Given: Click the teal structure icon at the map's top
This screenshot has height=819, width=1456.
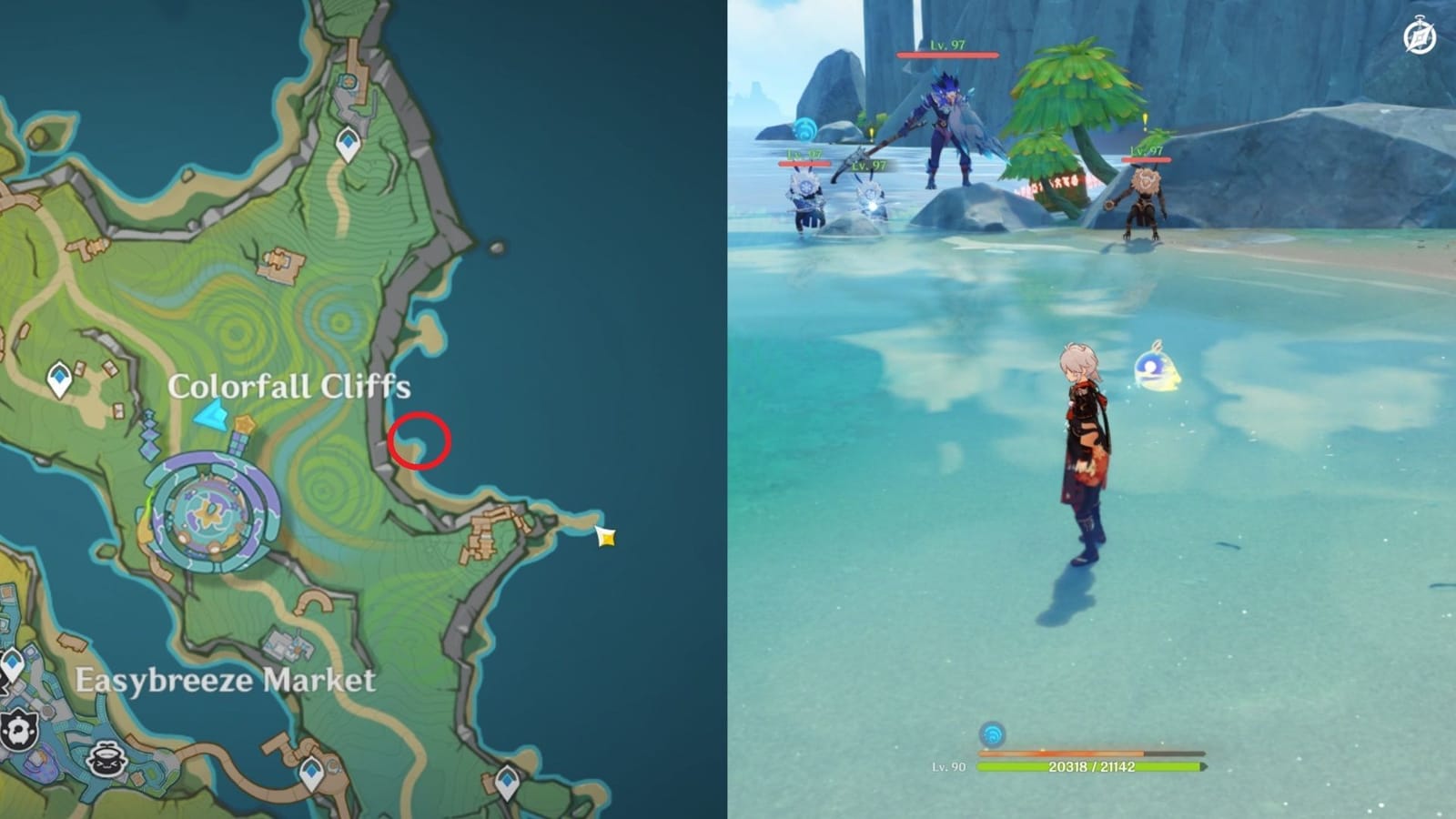Looking at the screenshot, I should coord(349,82).
